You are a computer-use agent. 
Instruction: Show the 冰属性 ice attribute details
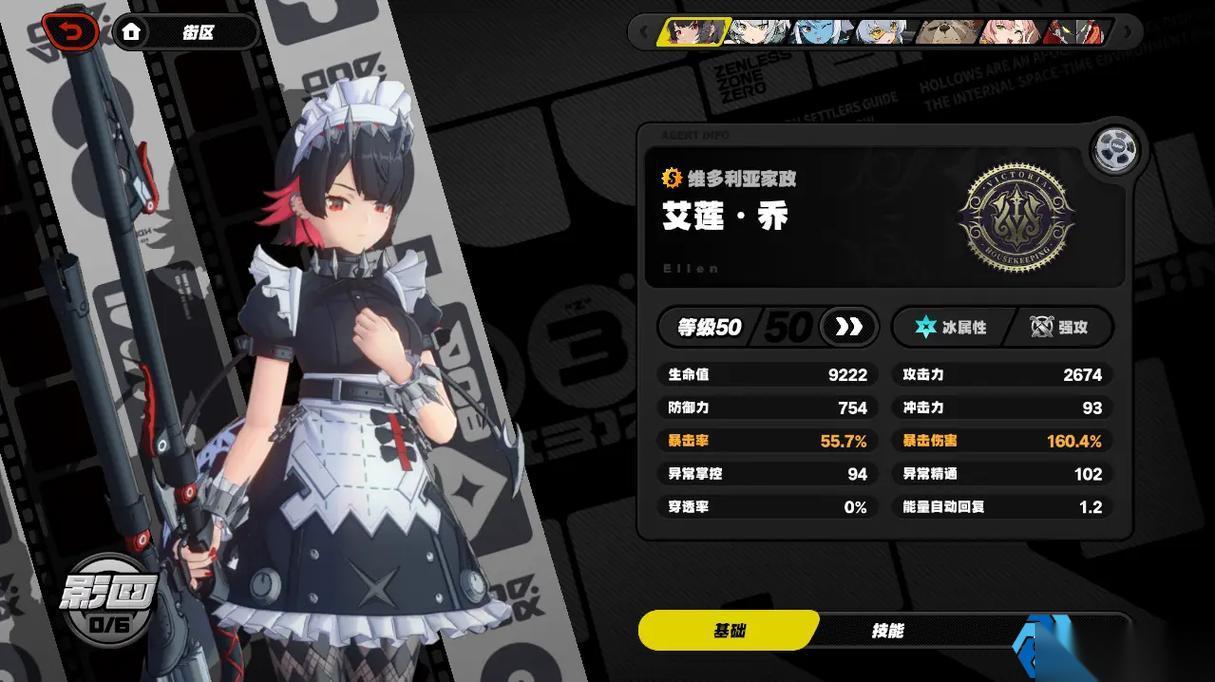pyautogui.click(x=952, y=327)
